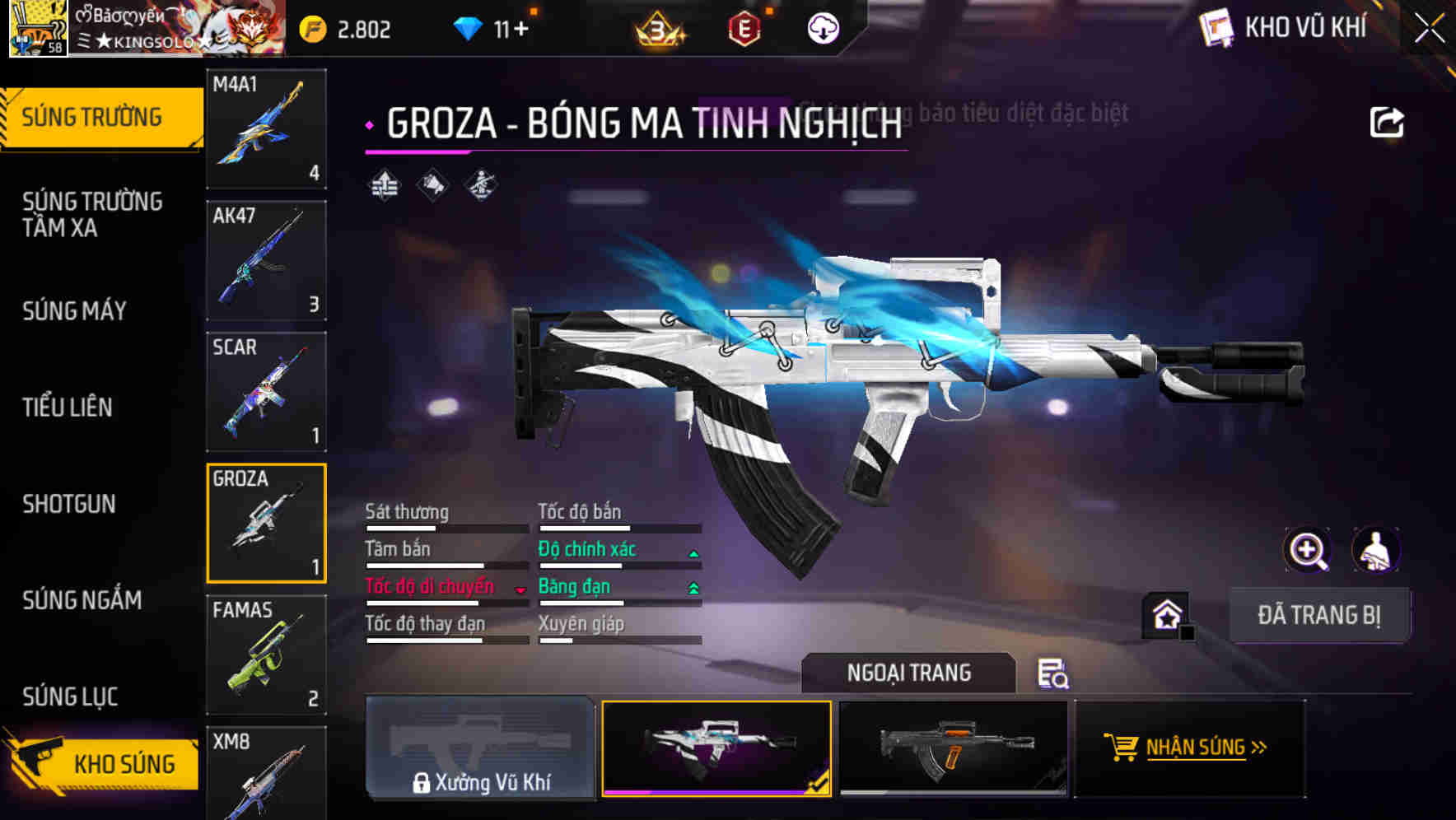Show the Shotgun weapon category
Image resolution: width=1456 pixels, height=820 pixels.
[x=69, y=504]
